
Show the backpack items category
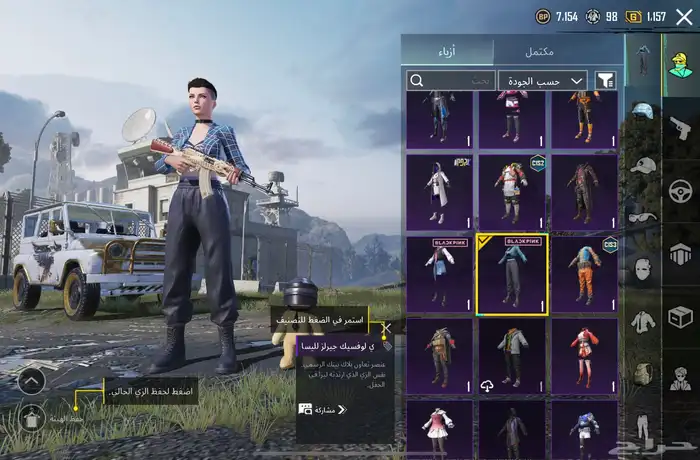tap(643, 374)
